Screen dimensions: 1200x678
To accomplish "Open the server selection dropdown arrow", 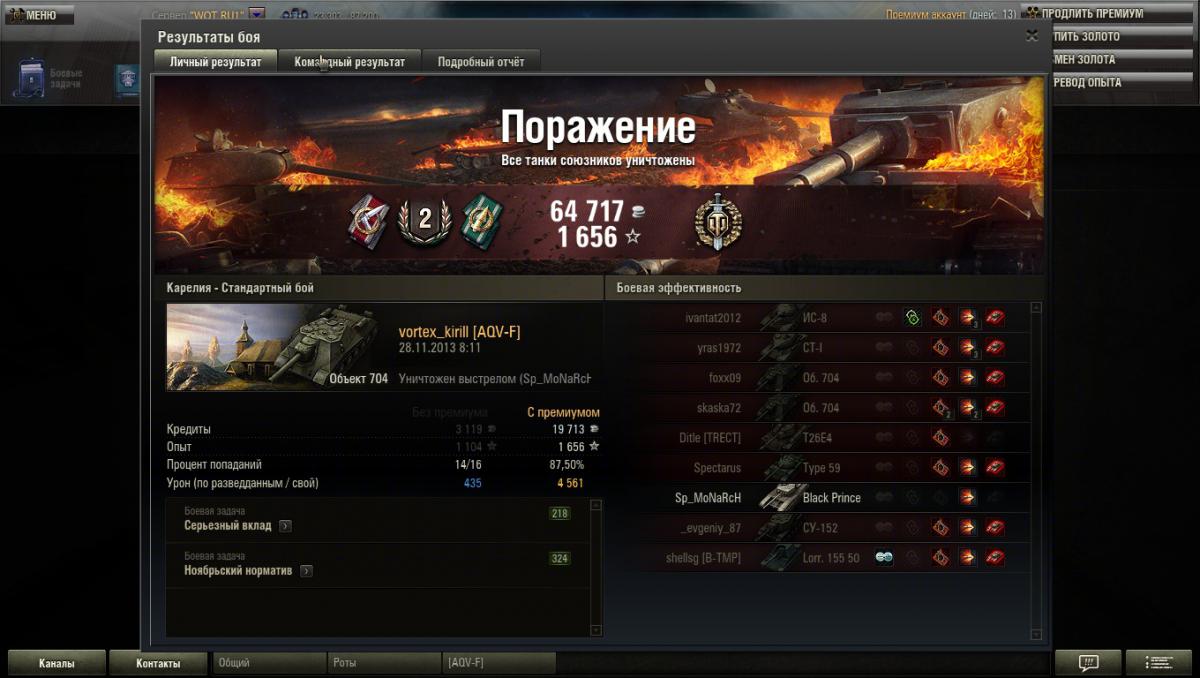I will click(x=257, y=14).
